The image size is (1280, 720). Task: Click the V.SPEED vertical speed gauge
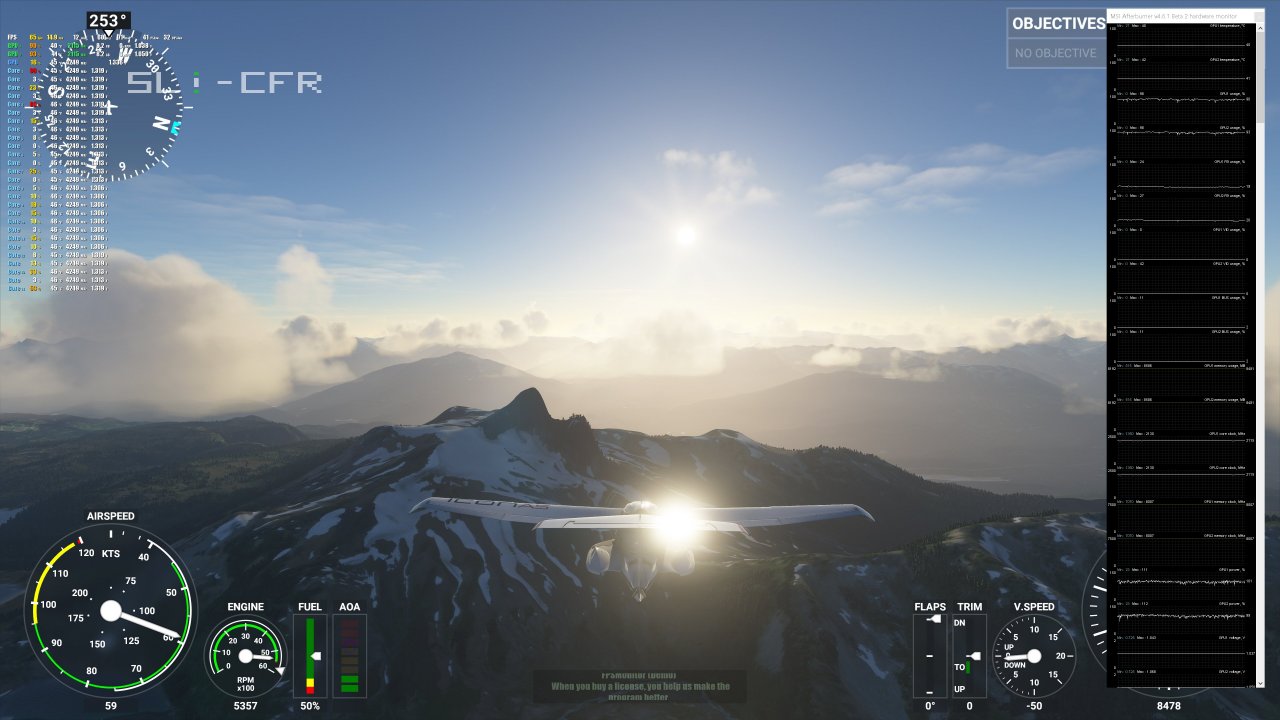click(1036, 655)
